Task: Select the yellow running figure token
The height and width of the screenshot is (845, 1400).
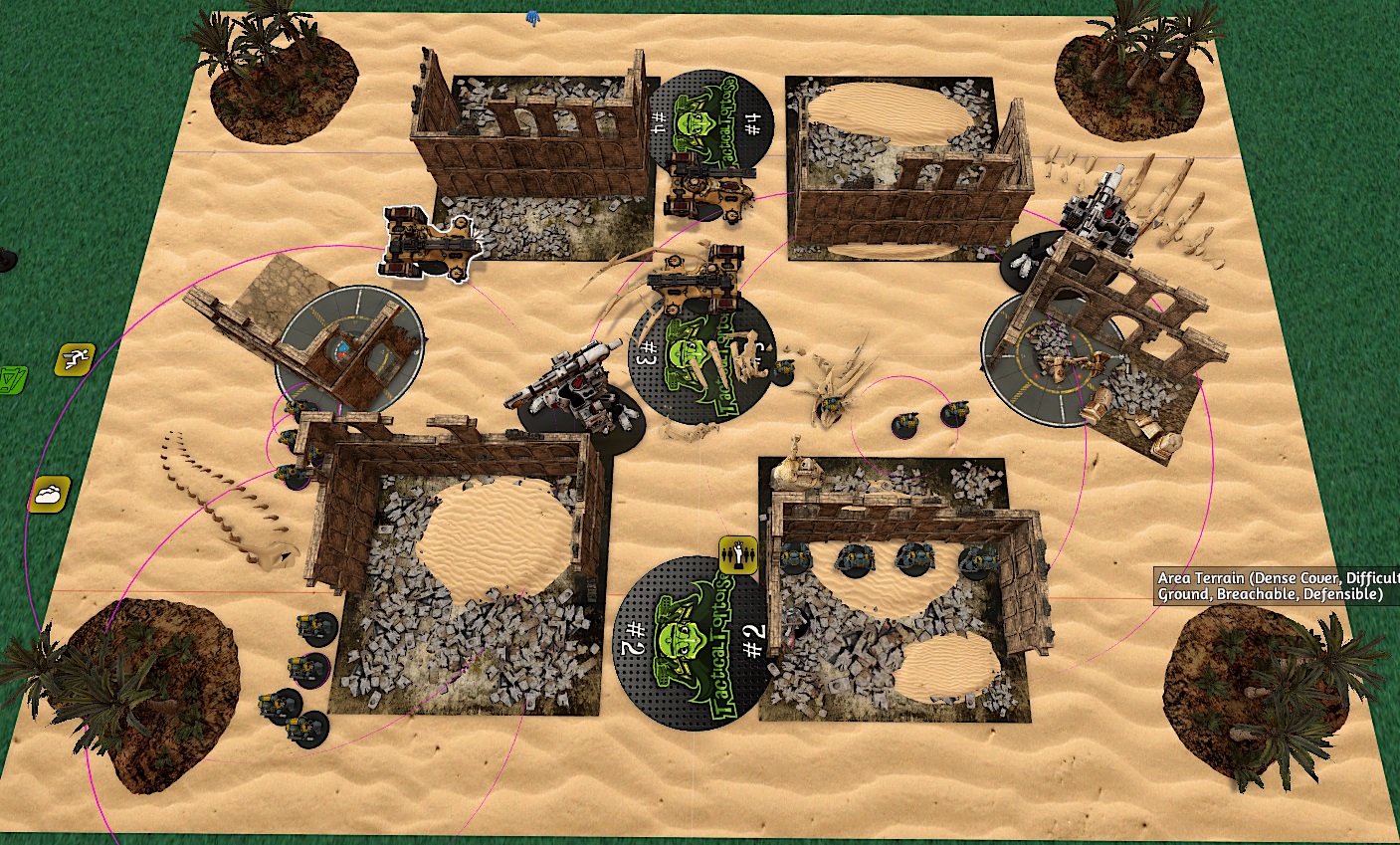Action: pyautogui.click(x=75, y=358)
